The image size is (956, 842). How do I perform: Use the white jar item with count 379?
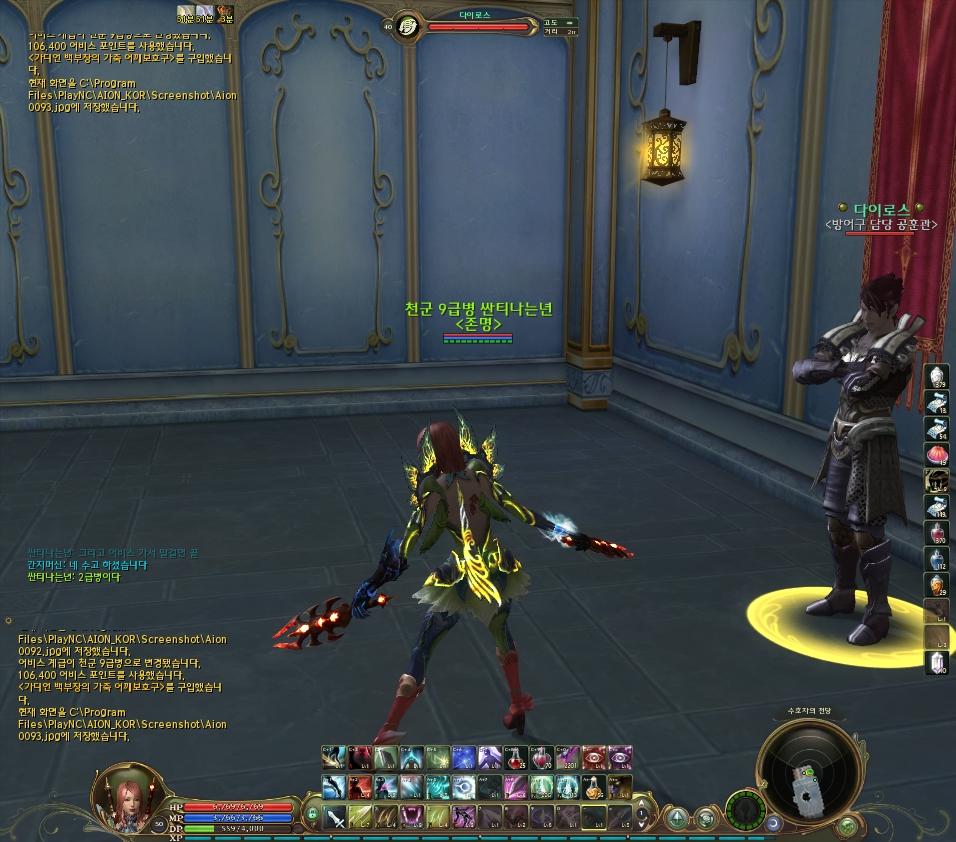pos(938,374)
